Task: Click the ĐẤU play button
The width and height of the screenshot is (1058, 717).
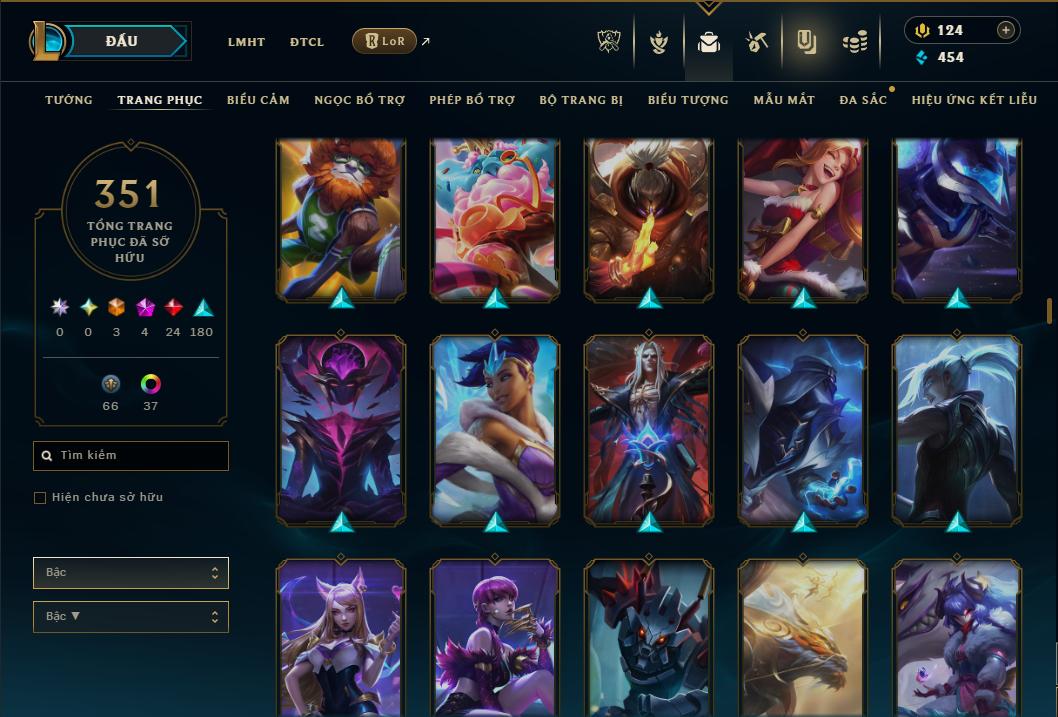Action: point(122,41)
